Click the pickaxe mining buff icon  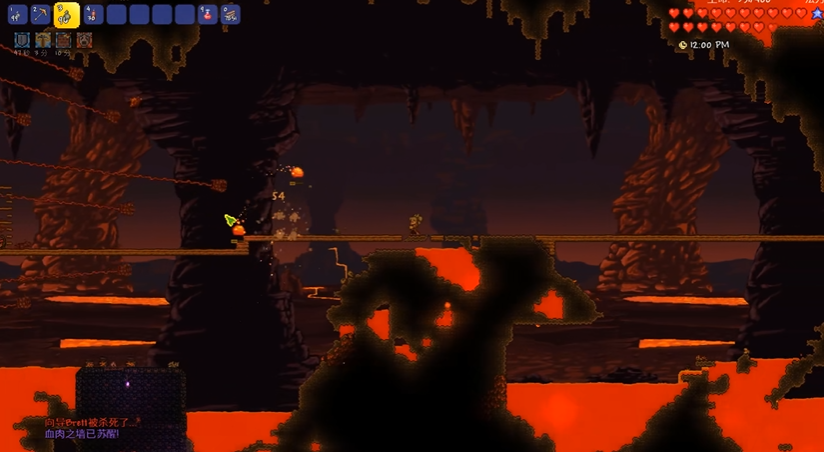pyautogui.click(x=43, y=40)
